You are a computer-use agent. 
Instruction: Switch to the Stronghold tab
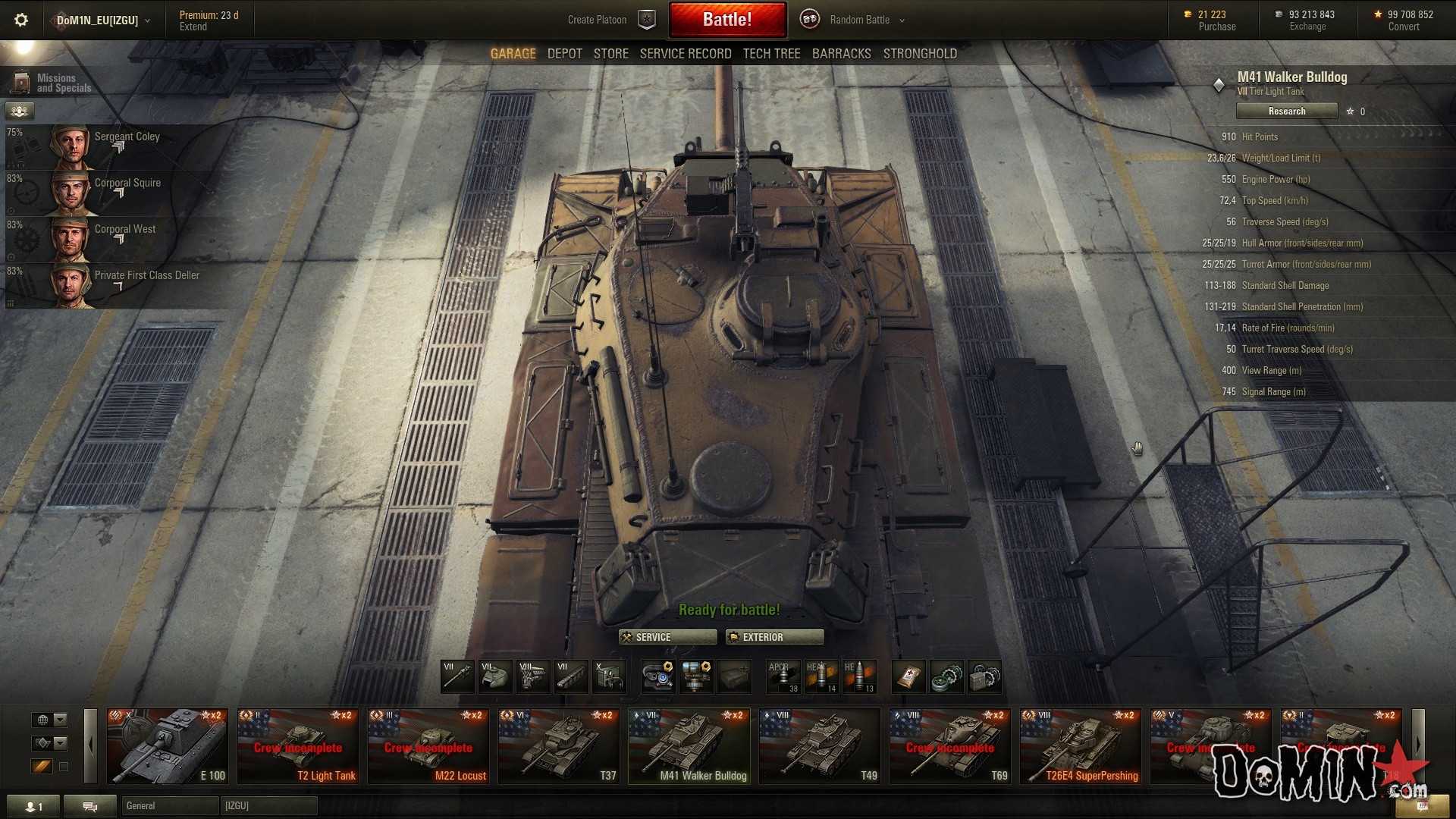coord(919,54)
